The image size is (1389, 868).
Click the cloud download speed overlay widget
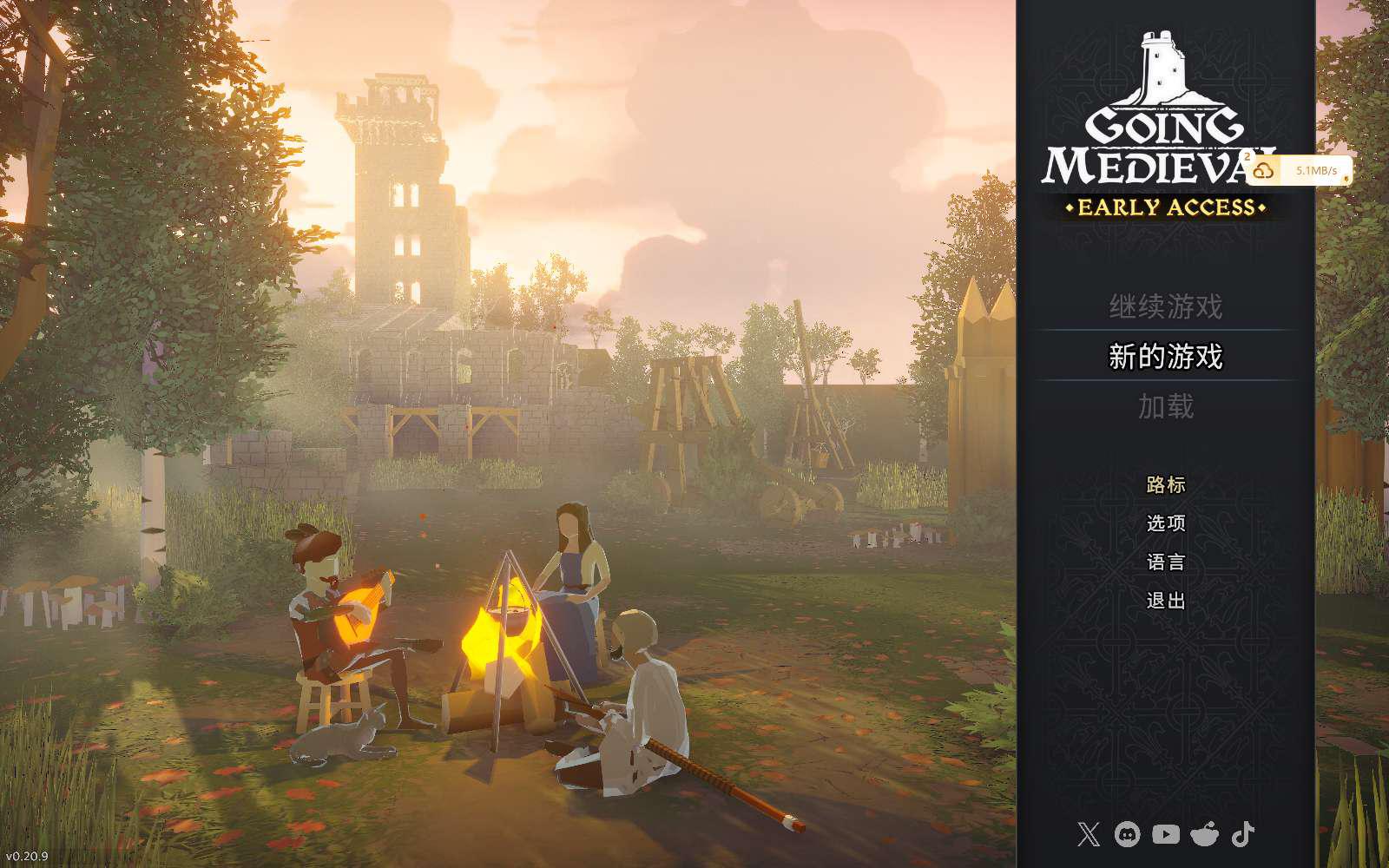click(1300, 170)
